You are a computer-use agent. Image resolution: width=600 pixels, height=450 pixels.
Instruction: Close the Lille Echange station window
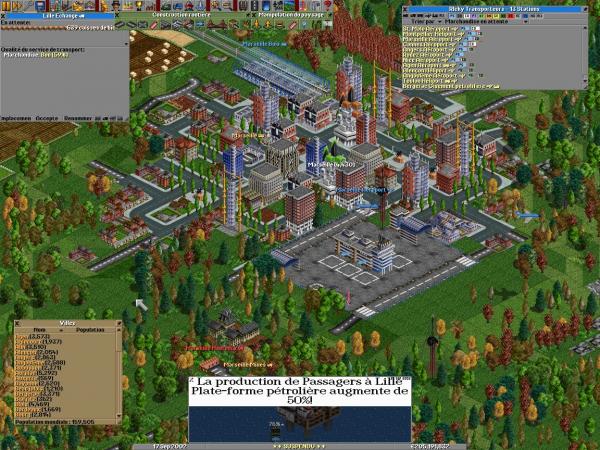click(x=4, y=16)
